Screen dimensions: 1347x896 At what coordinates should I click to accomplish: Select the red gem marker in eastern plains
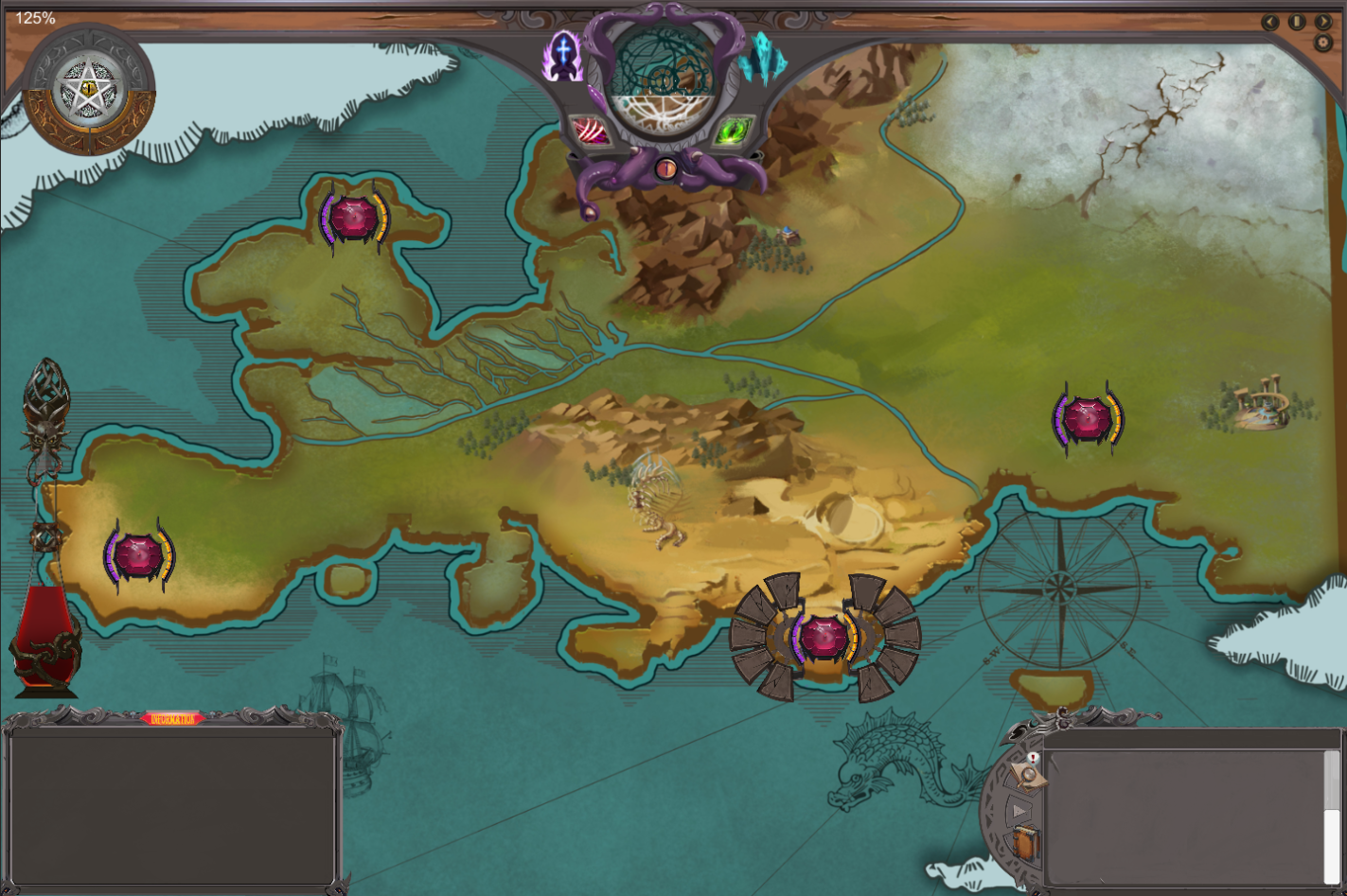(1087, 419)
